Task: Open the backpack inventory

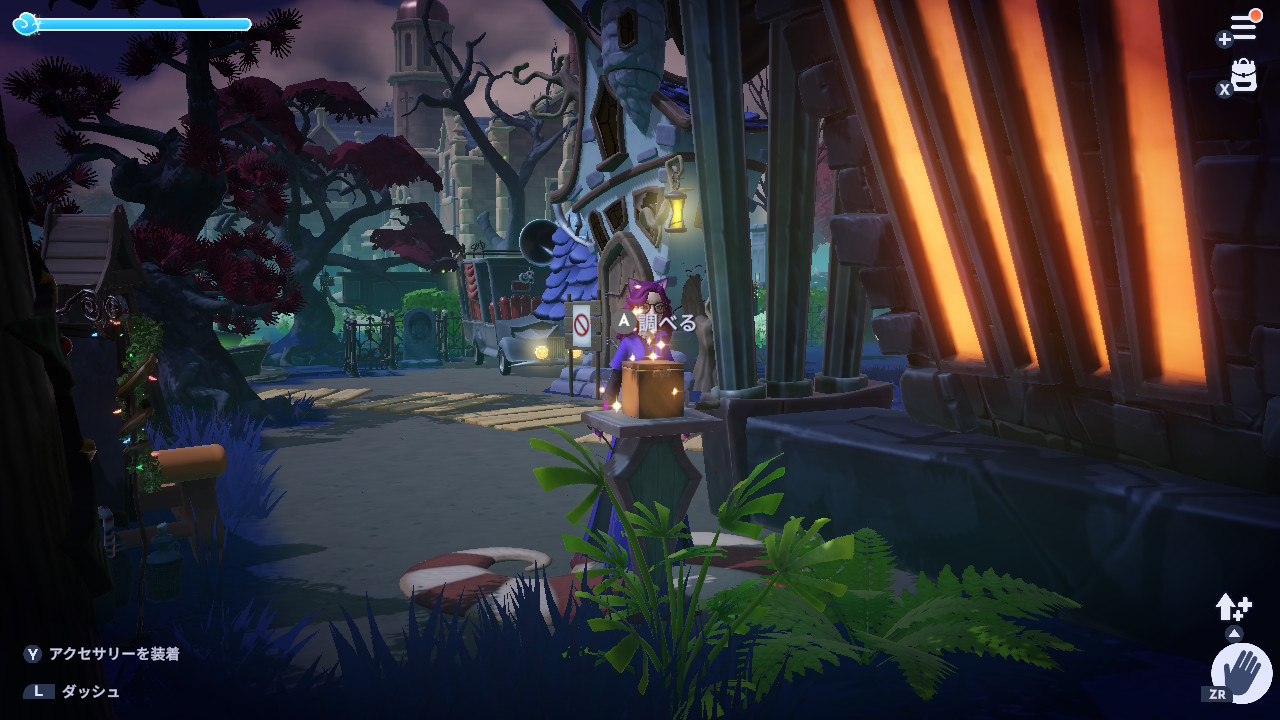Action: [1243, 75]
